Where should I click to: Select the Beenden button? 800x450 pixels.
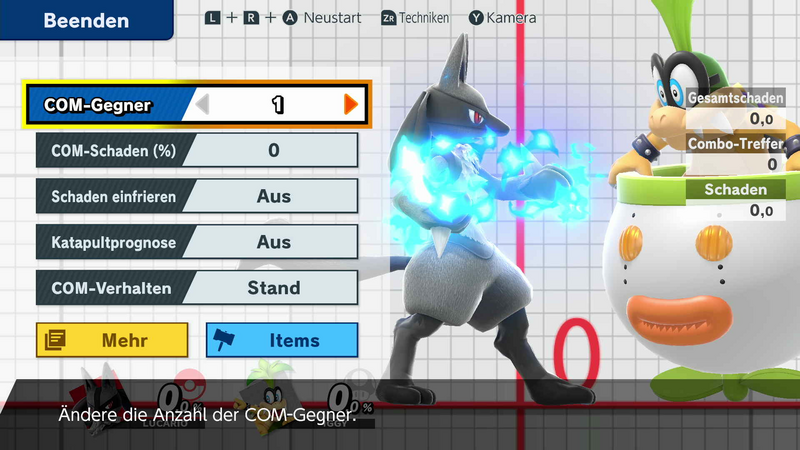click(85, 20)
